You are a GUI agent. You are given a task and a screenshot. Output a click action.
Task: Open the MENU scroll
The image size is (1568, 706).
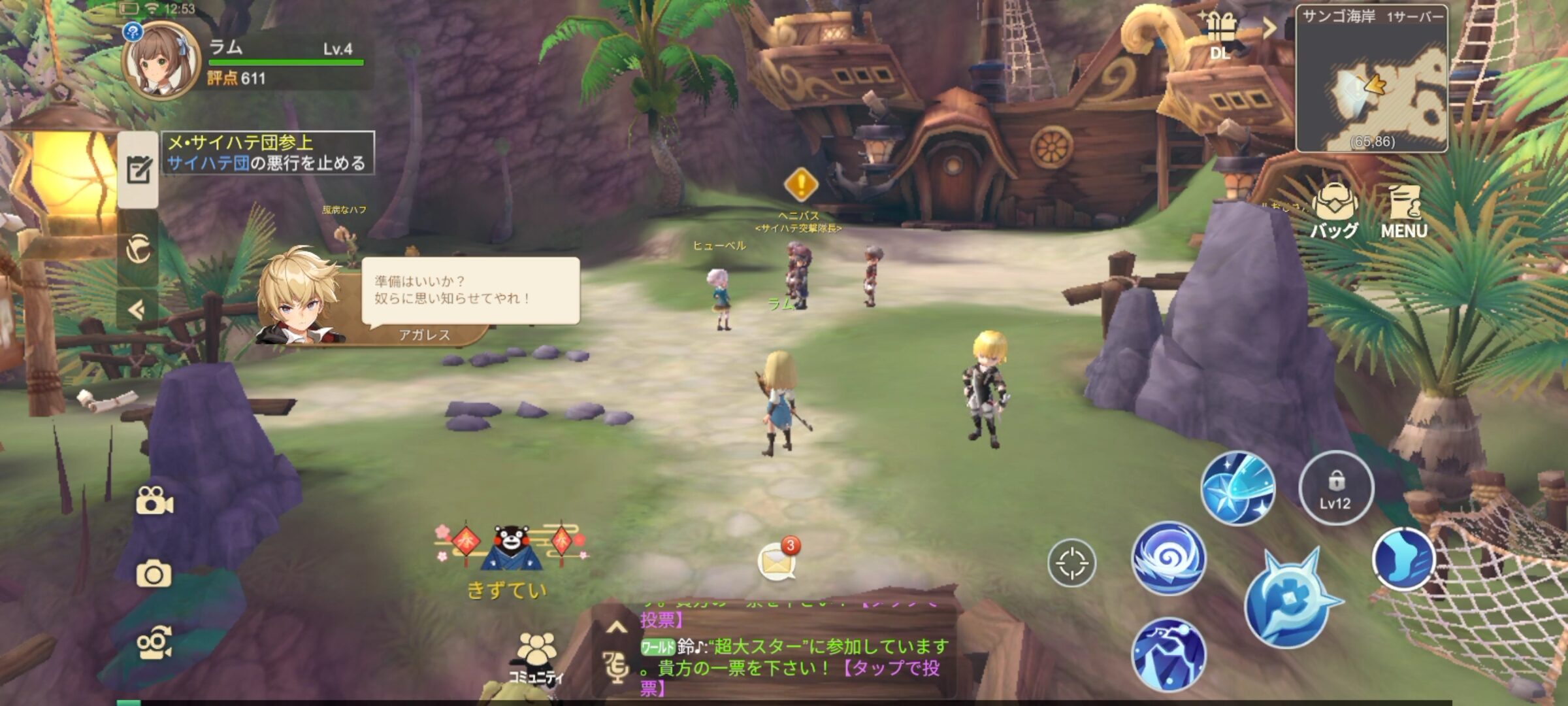[1404, 210]
